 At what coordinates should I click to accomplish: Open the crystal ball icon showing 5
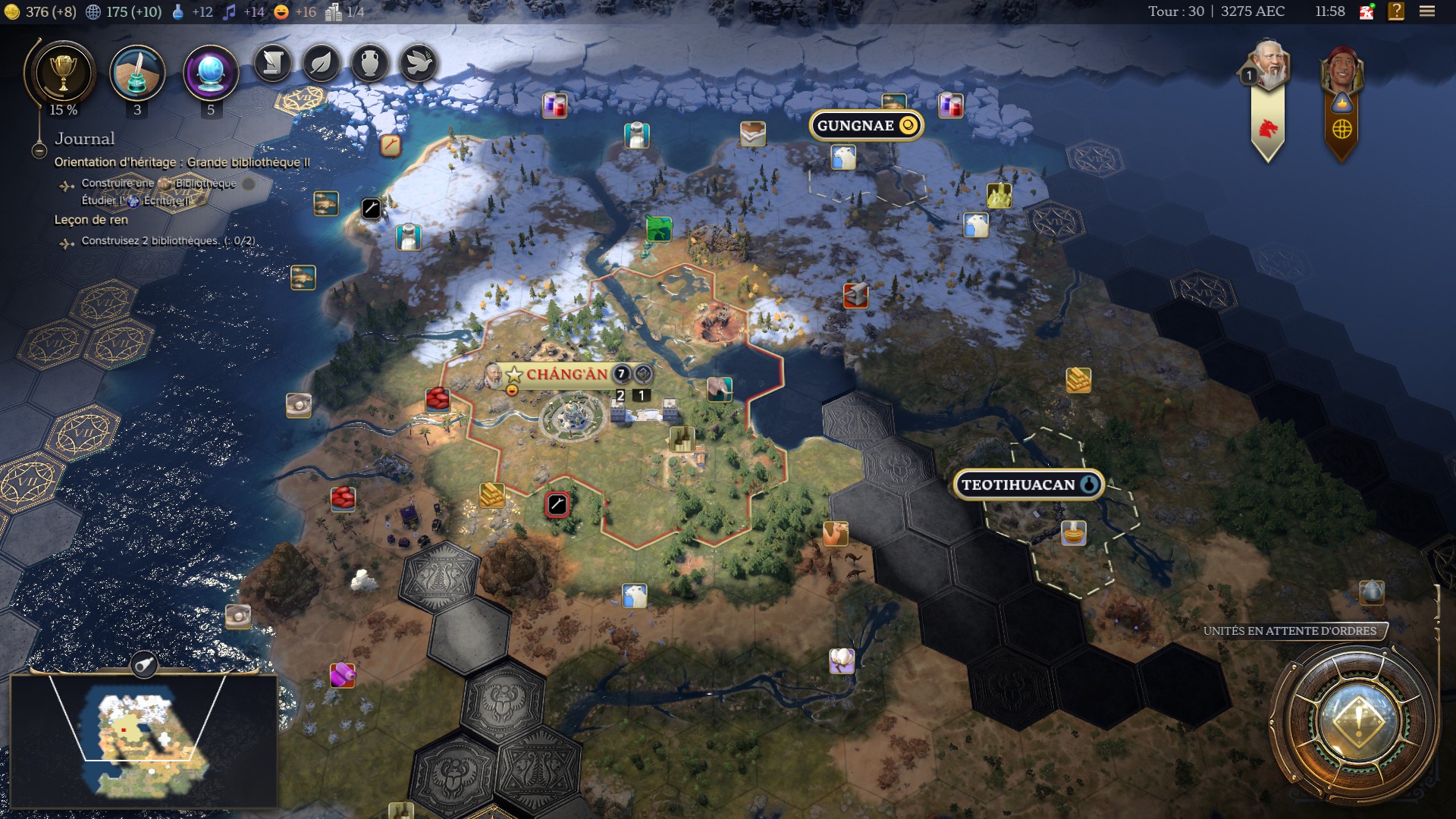pos(209,72)
